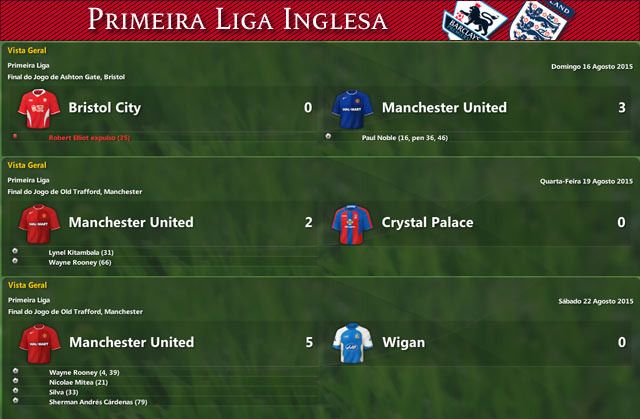View scorer Sherman Andrés Cárdenas (79)

point(97,402)
